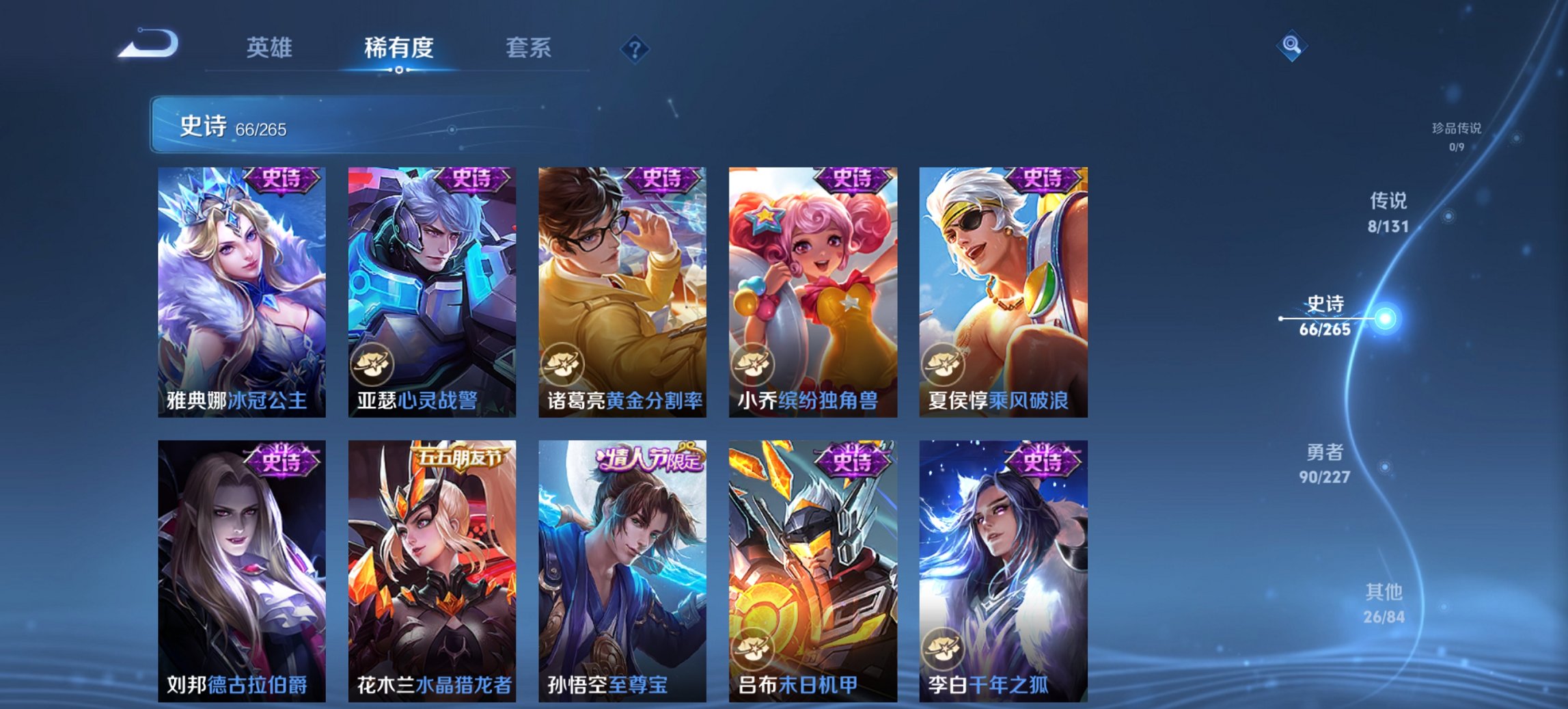Click the fragment exchange icon on 诸葛亮黄金分割率 card
Screen dimensions: 1568x709
[x=562, y=363]
